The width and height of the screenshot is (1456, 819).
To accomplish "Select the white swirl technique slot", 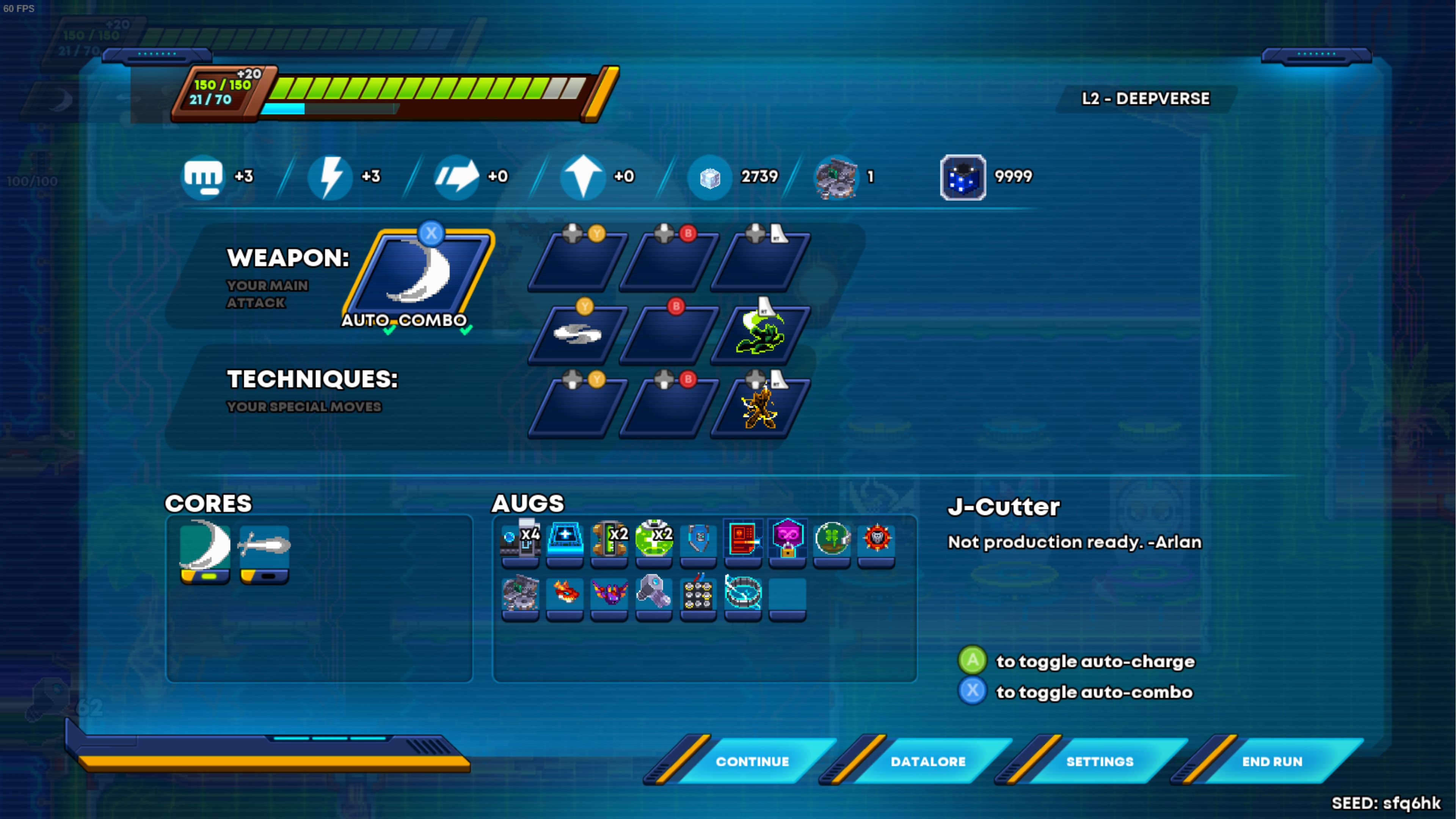I will tap(577, 334).
